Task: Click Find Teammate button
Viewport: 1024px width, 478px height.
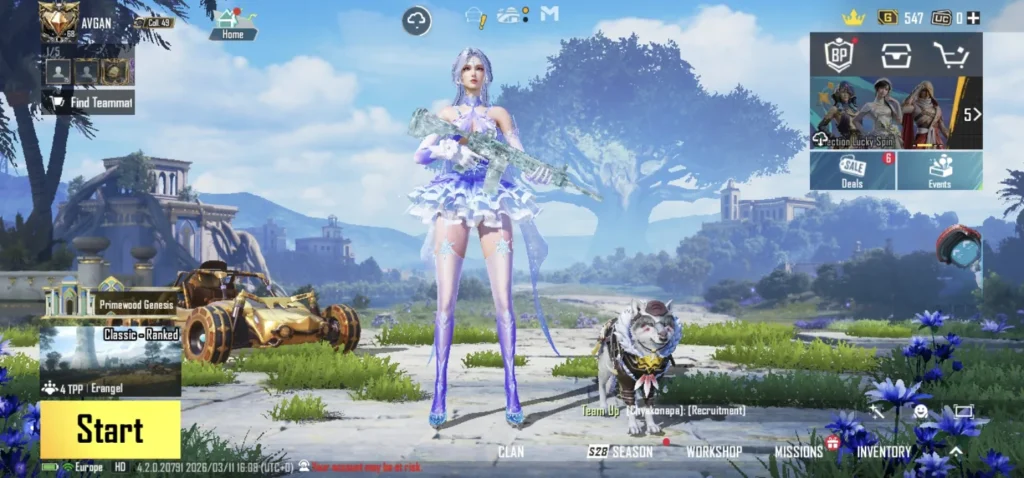Action: 88,102
